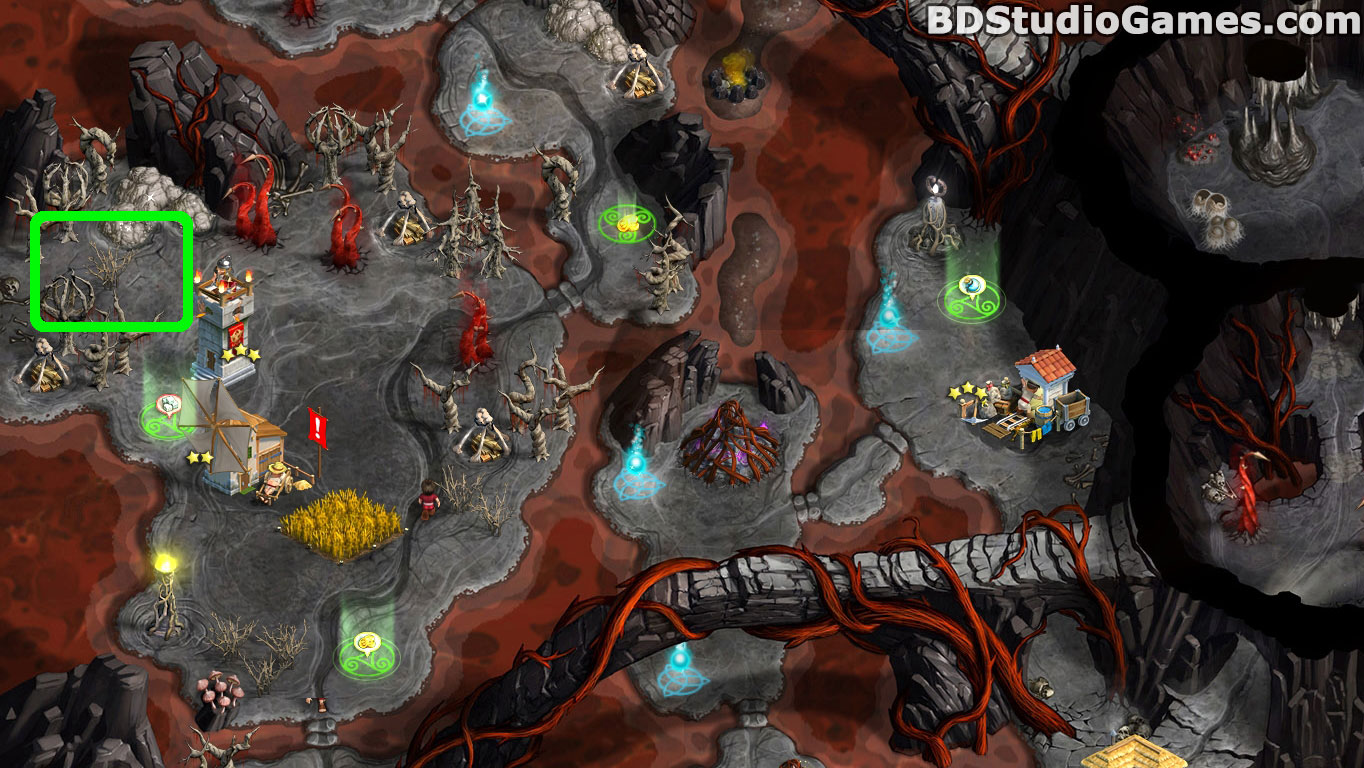Viewport: 1364px width, 768px height.
Task: Click inside the green highlighted tutorial box
Action: pyautogui.click(x=111, y=270)
